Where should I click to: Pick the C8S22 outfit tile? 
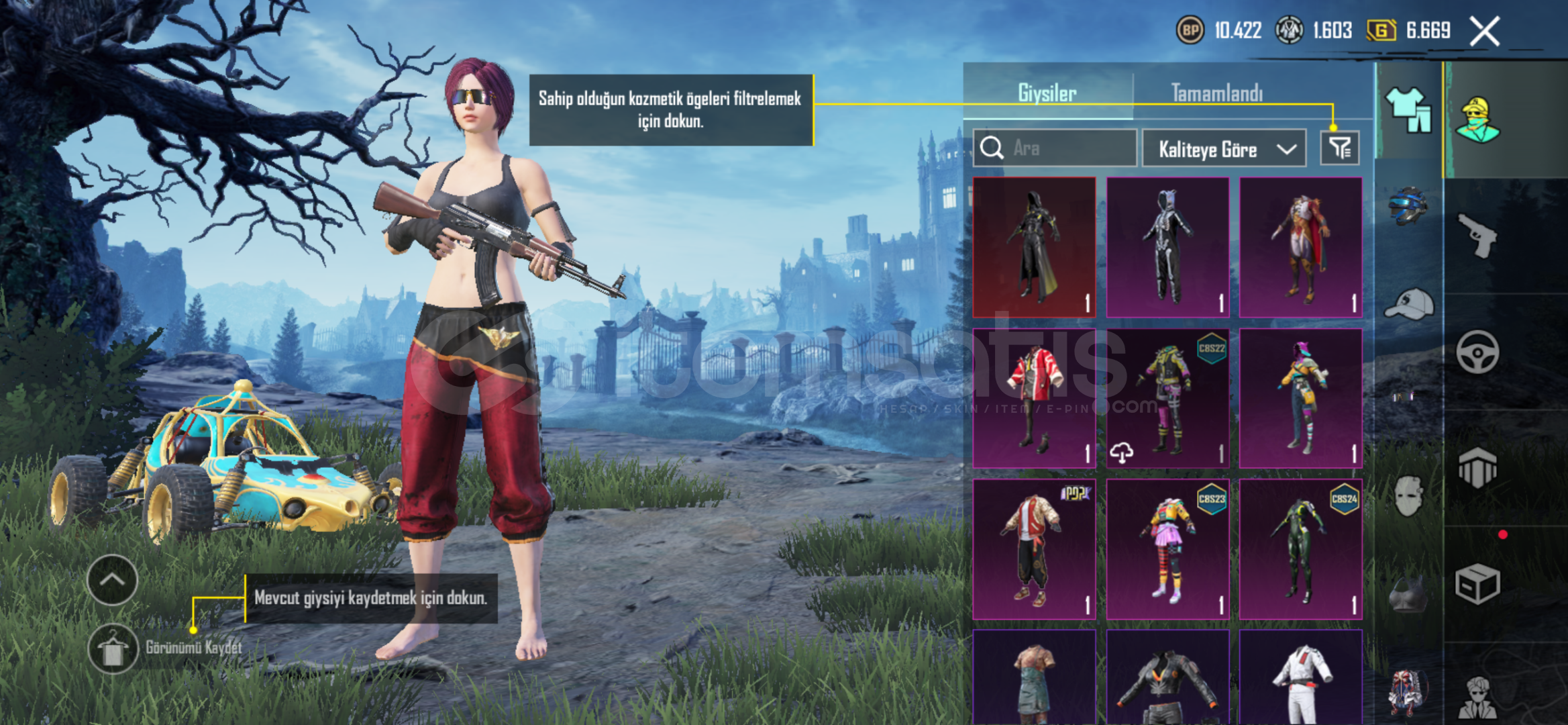click(x=1167, y=398)
